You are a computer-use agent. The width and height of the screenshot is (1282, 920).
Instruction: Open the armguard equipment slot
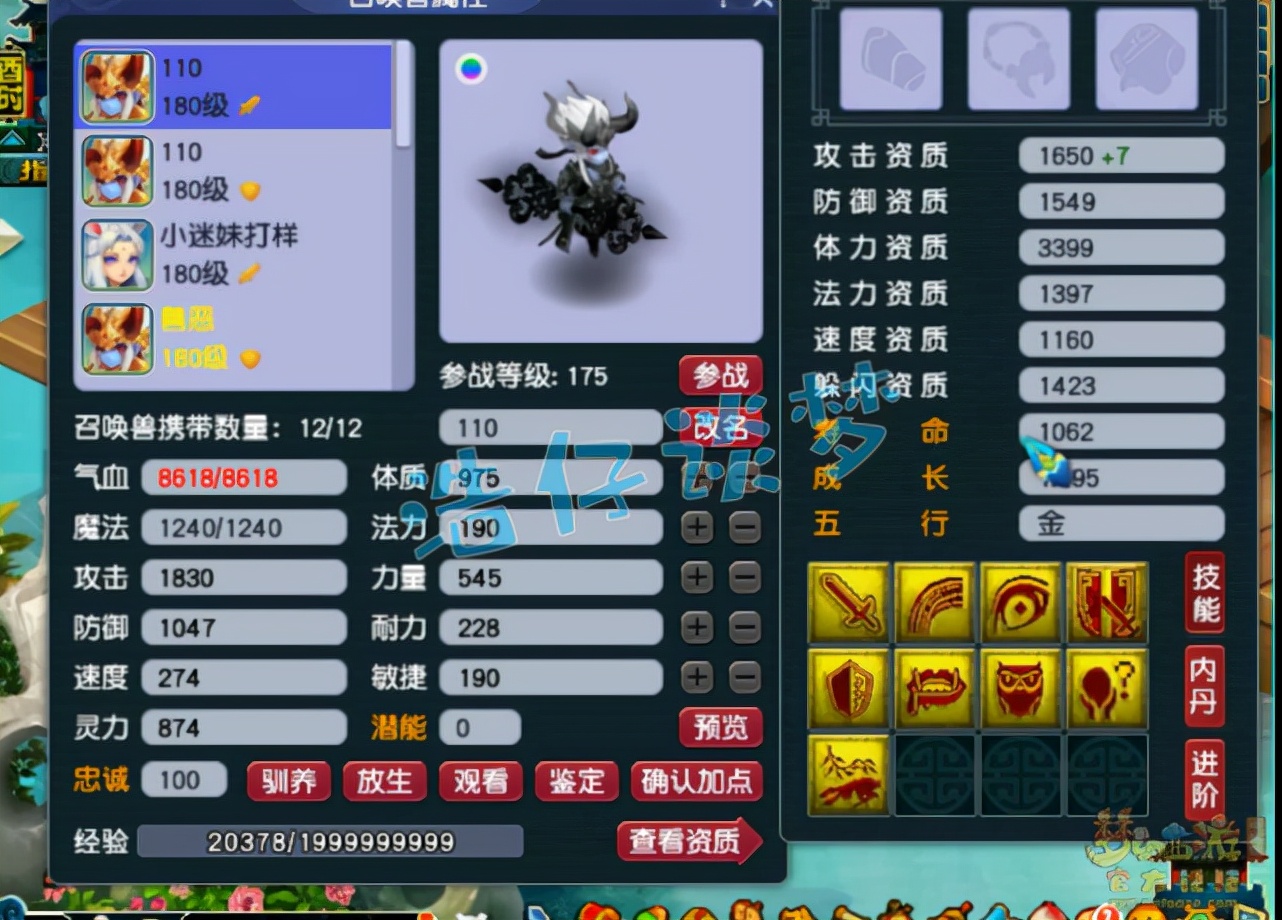[x=890, y=58]
